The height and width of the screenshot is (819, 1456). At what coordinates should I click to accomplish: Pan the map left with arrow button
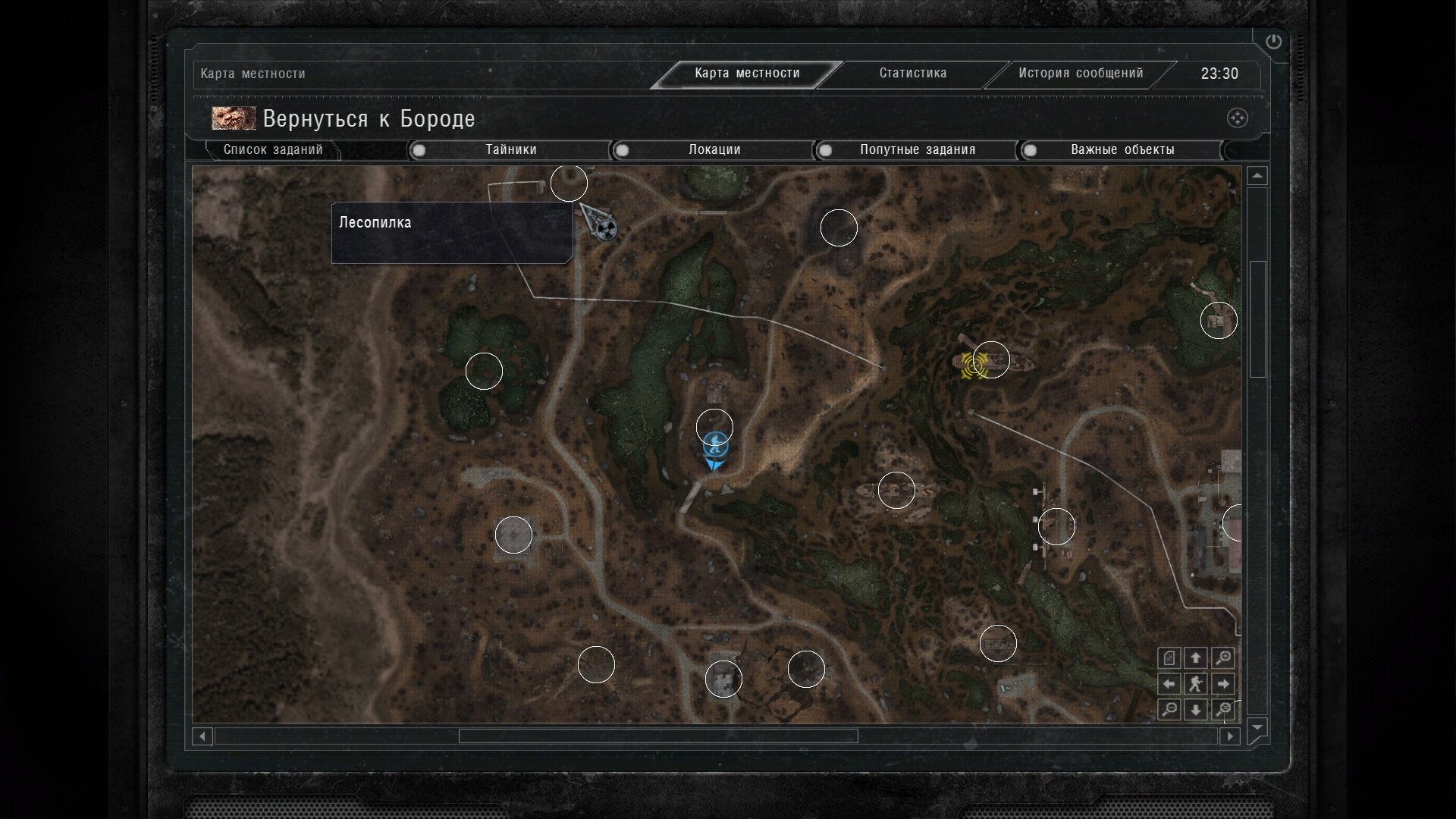(x=1169, y=684)
